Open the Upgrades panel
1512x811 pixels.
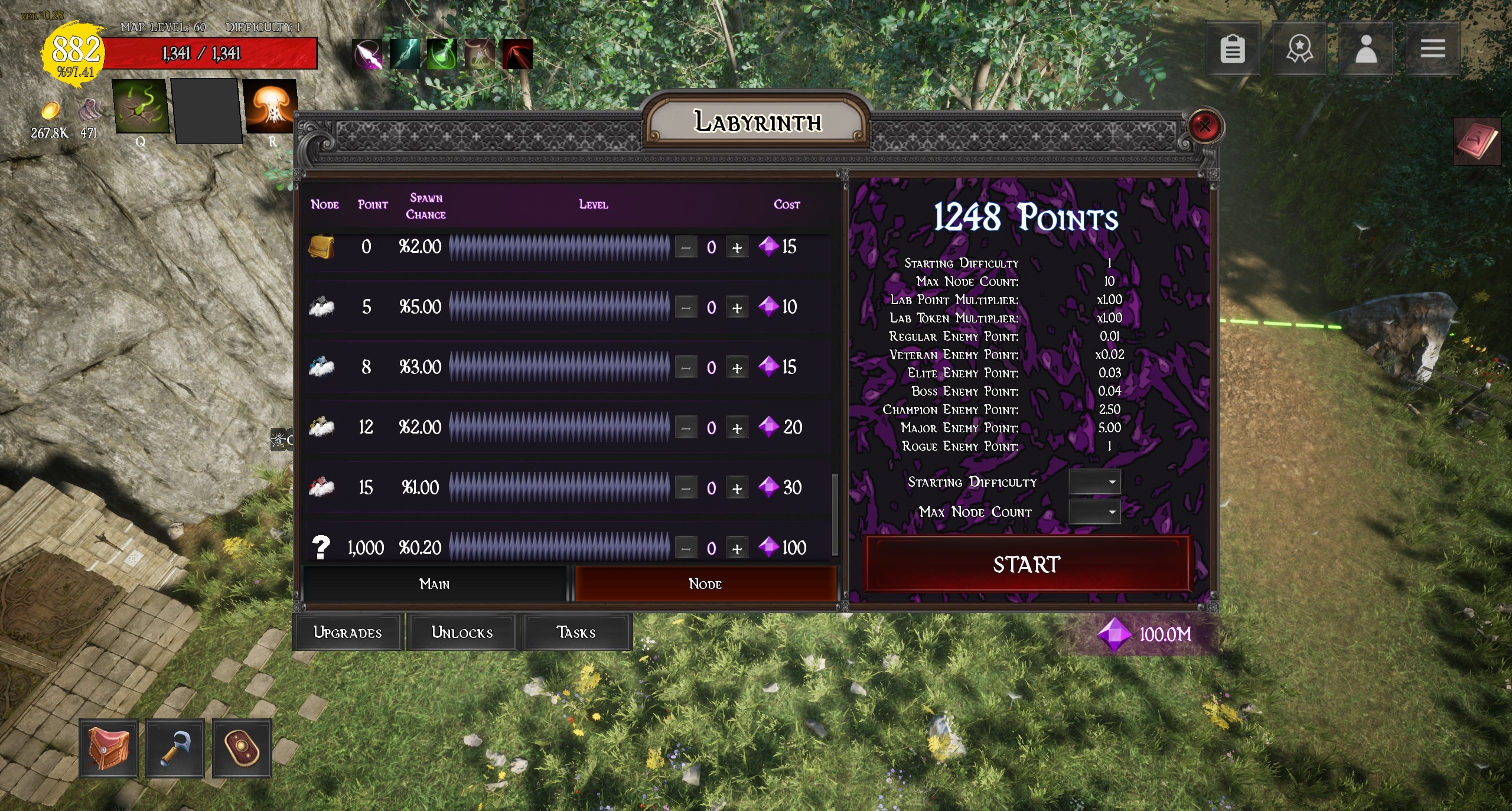coord(347,632)
